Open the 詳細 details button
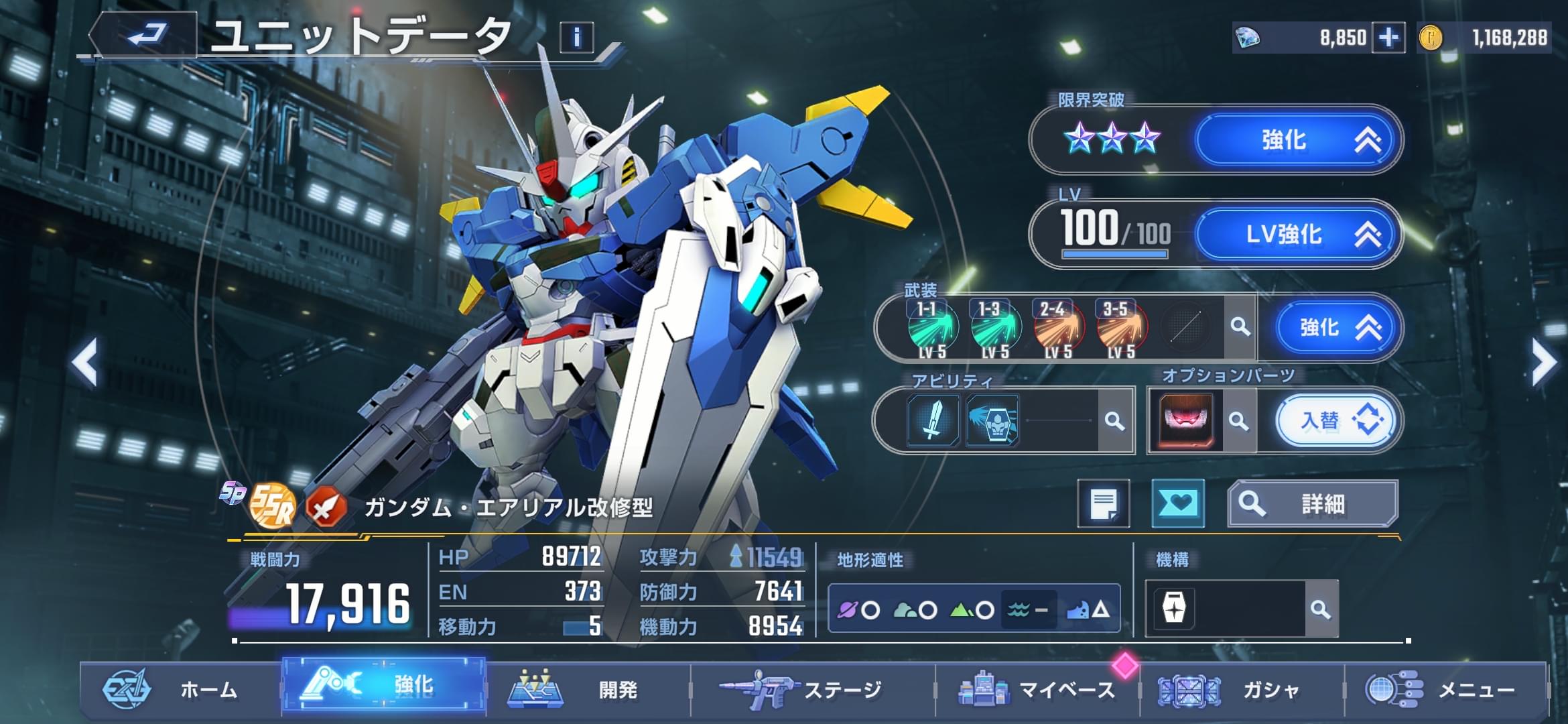Viewport: 1568px width, 724px height. click(1312, 503)
